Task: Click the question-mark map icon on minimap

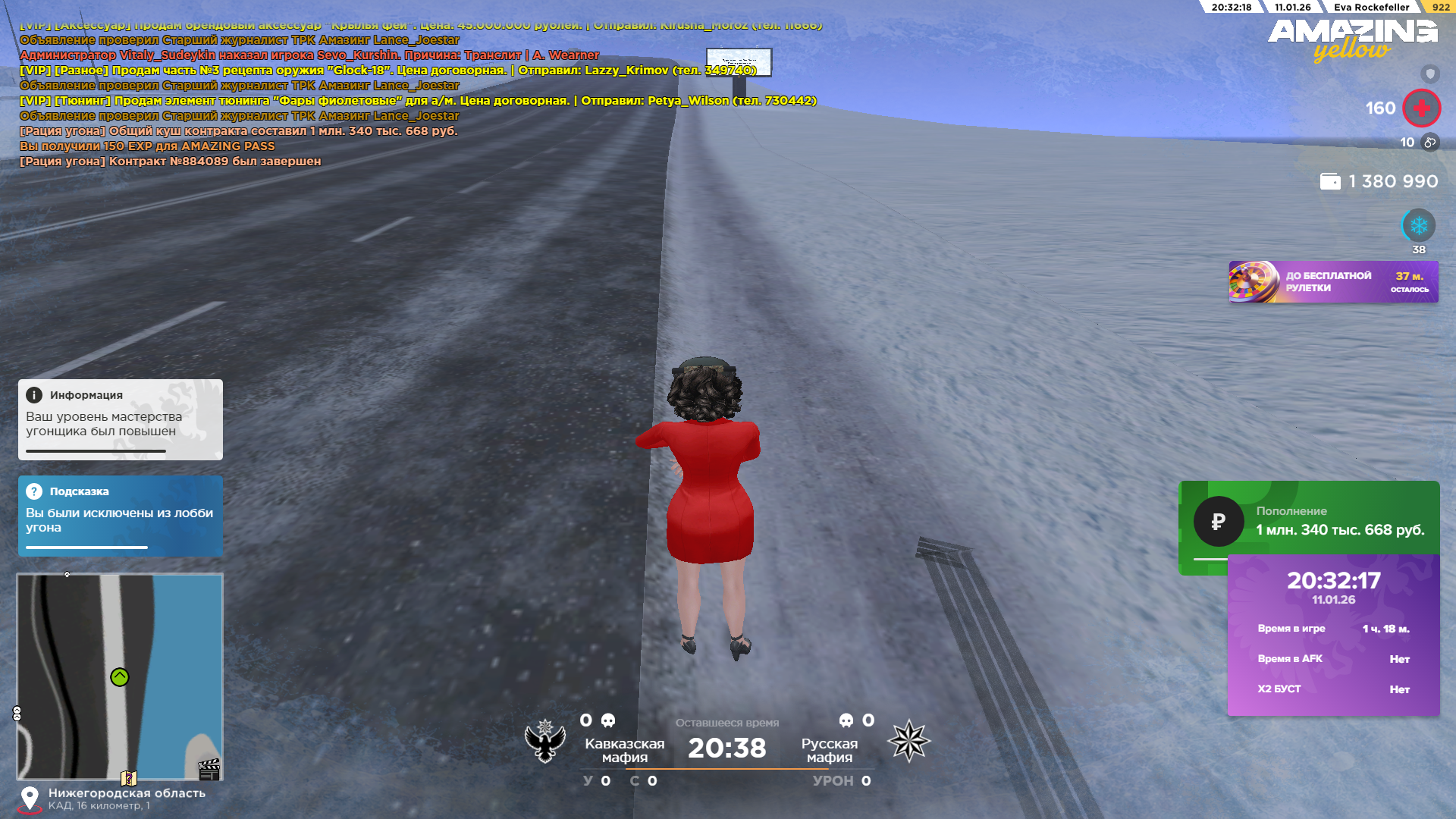Action: (x=129, y=778)
